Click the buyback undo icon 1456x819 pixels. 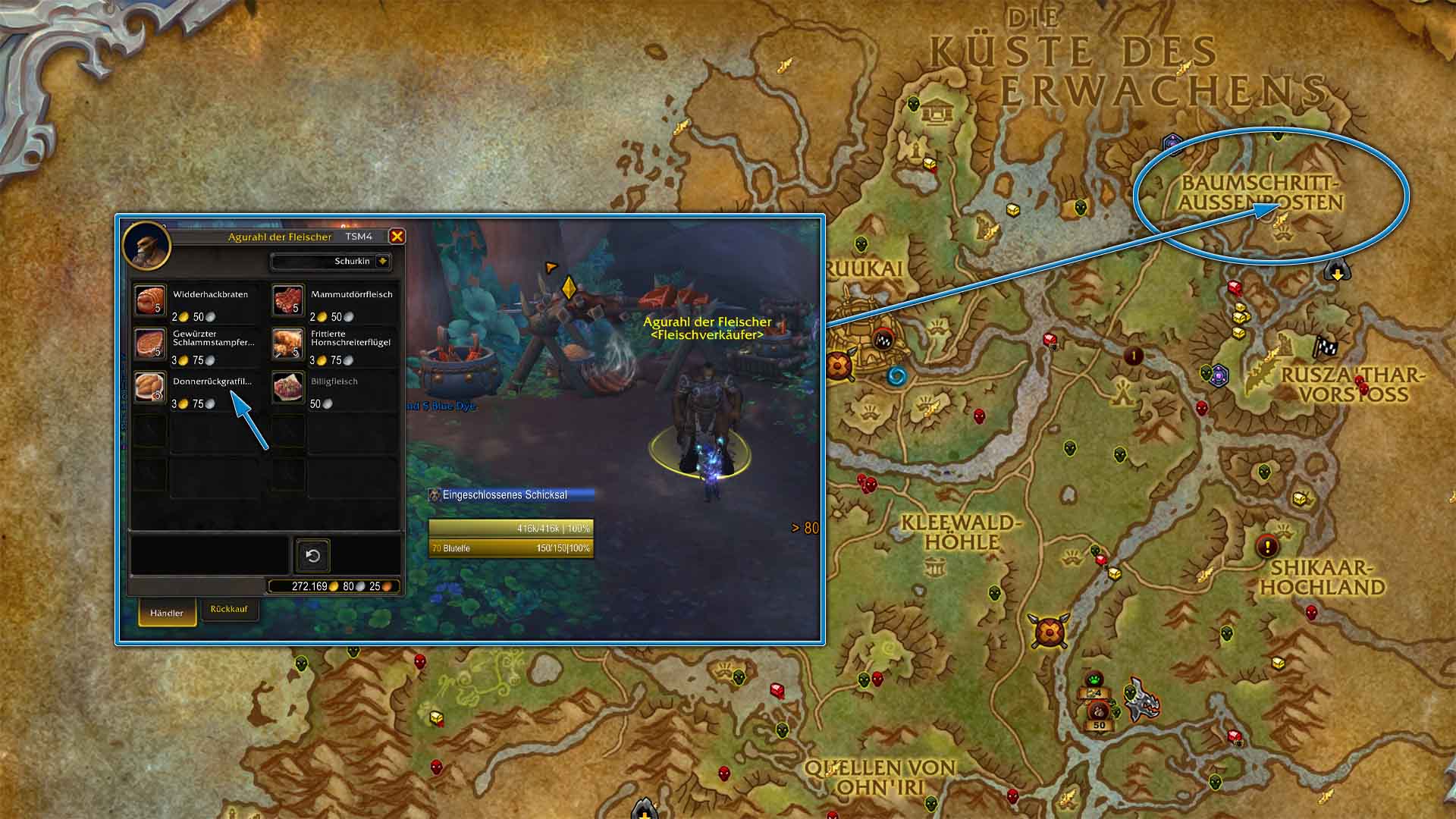(x=314, y=556)
